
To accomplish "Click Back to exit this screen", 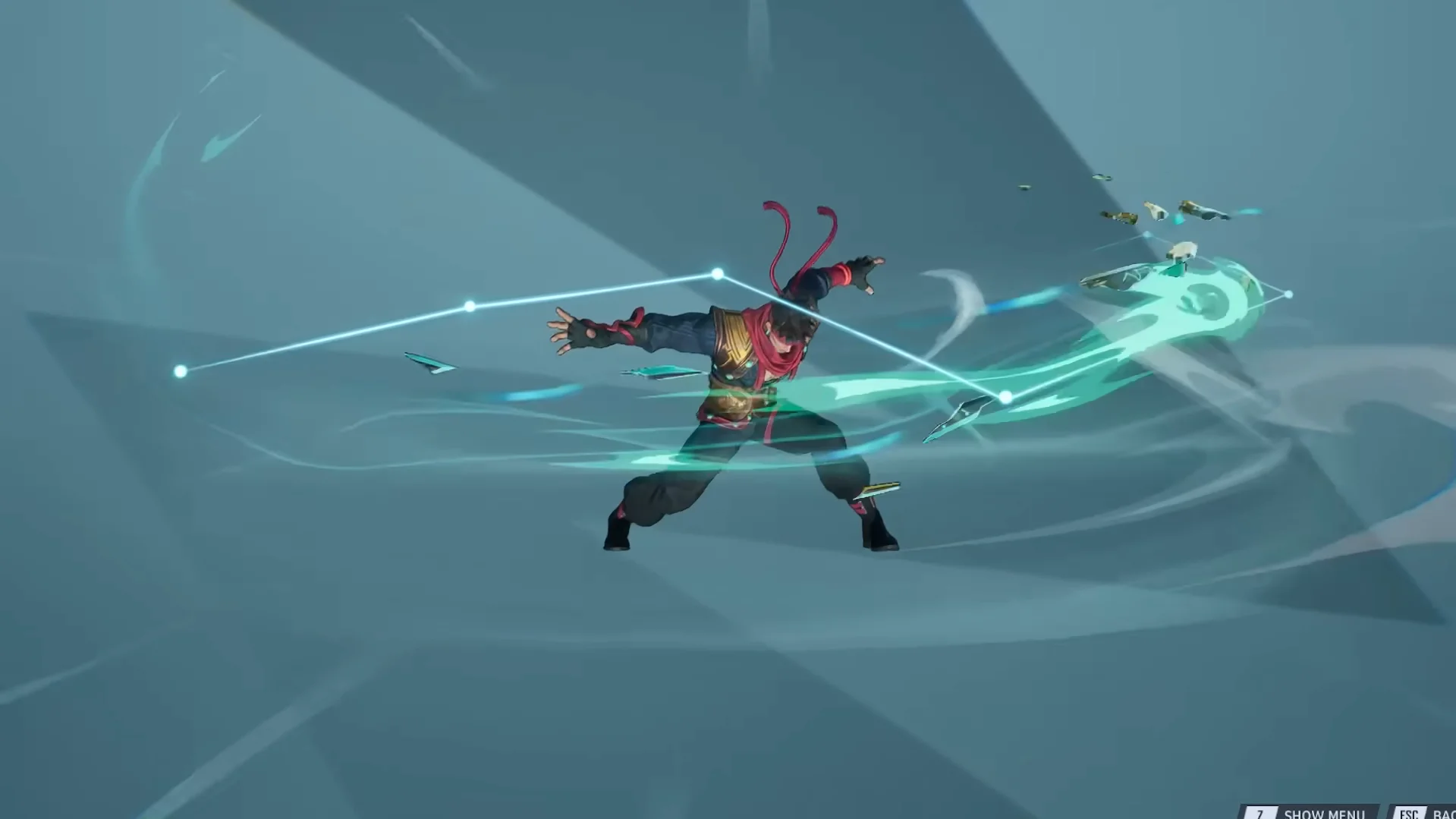I will click(x=1444, y=814).
